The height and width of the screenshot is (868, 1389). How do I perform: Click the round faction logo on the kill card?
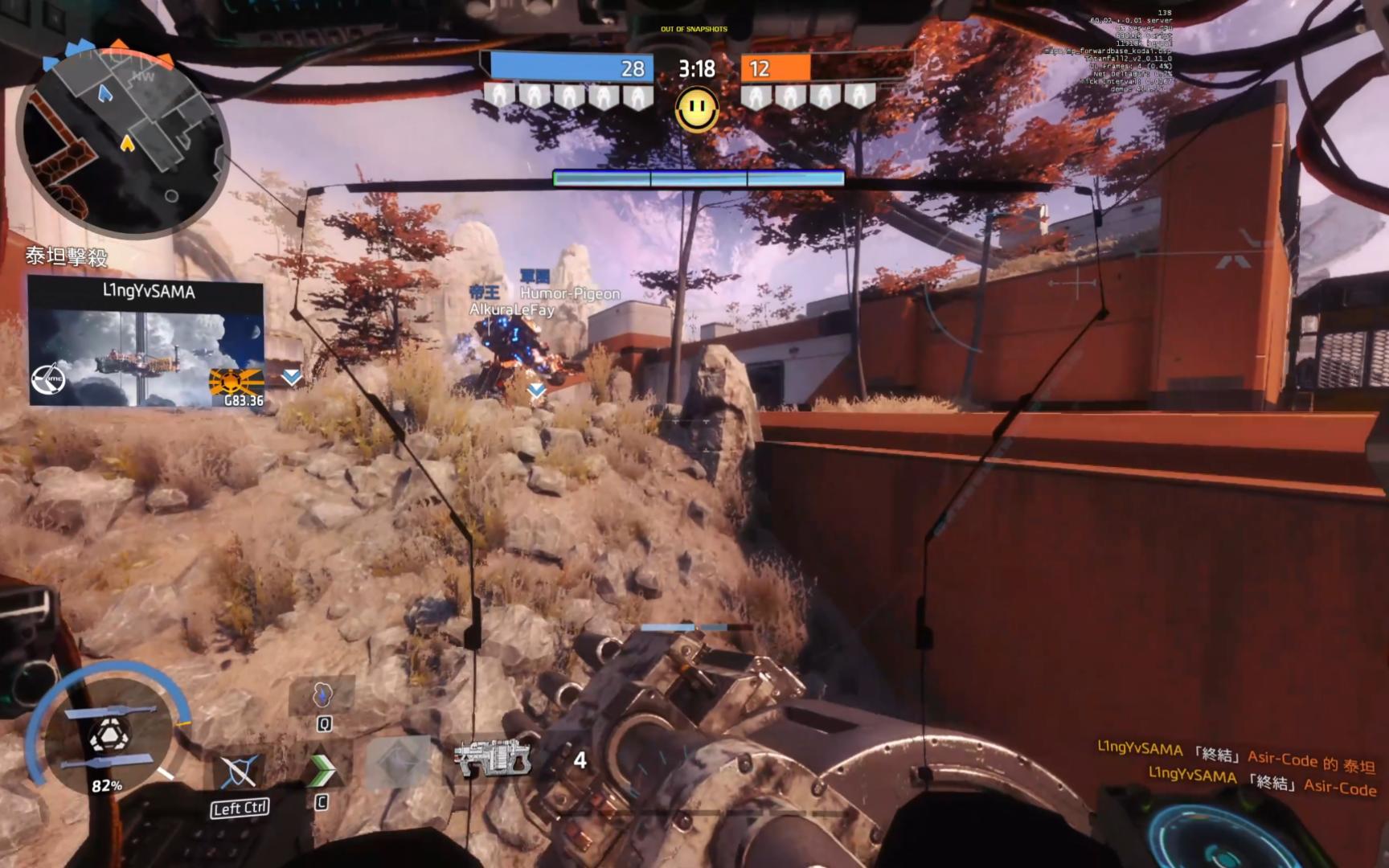(x=48, y=380)
